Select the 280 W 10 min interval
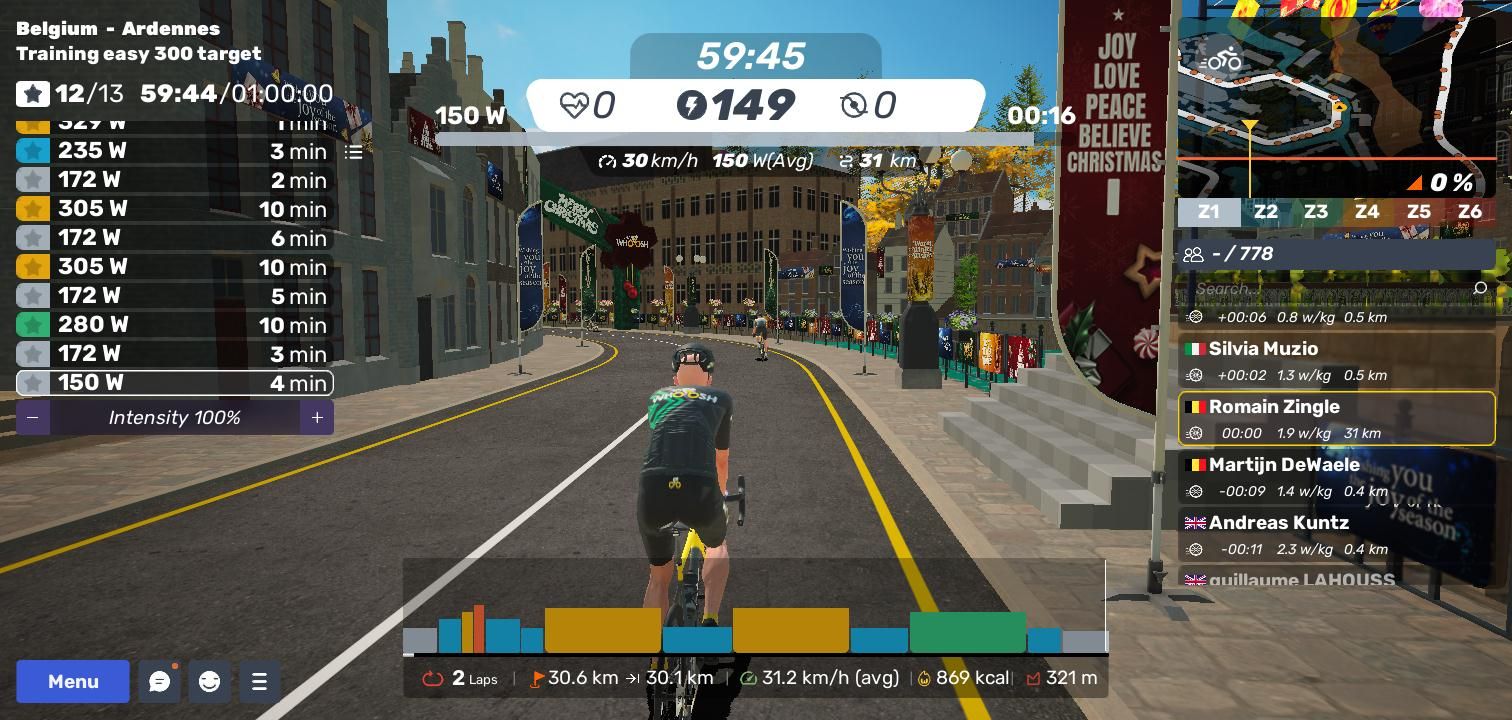This screenshot has height=720, width=1512. pos(175,325)
